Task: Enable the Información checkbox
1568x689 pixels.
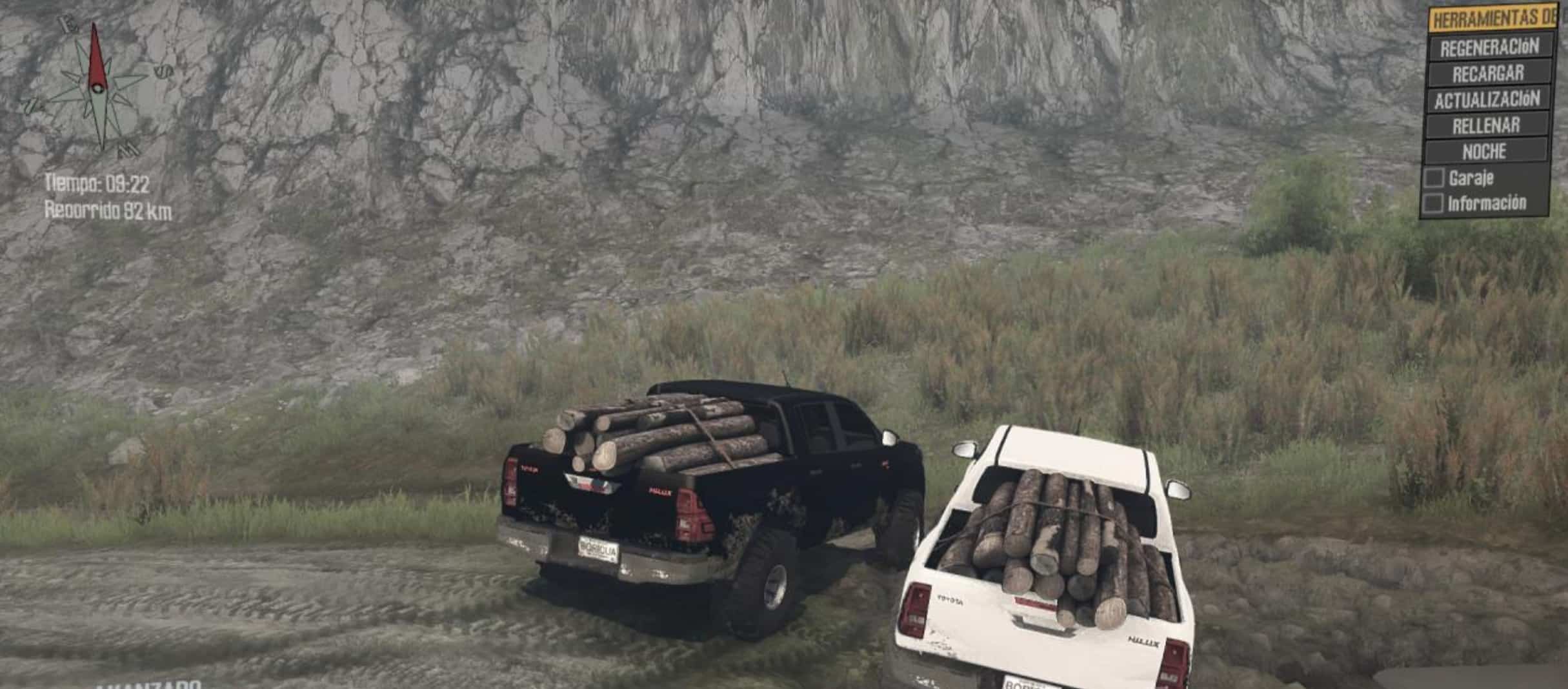Action: point(1432,203)
